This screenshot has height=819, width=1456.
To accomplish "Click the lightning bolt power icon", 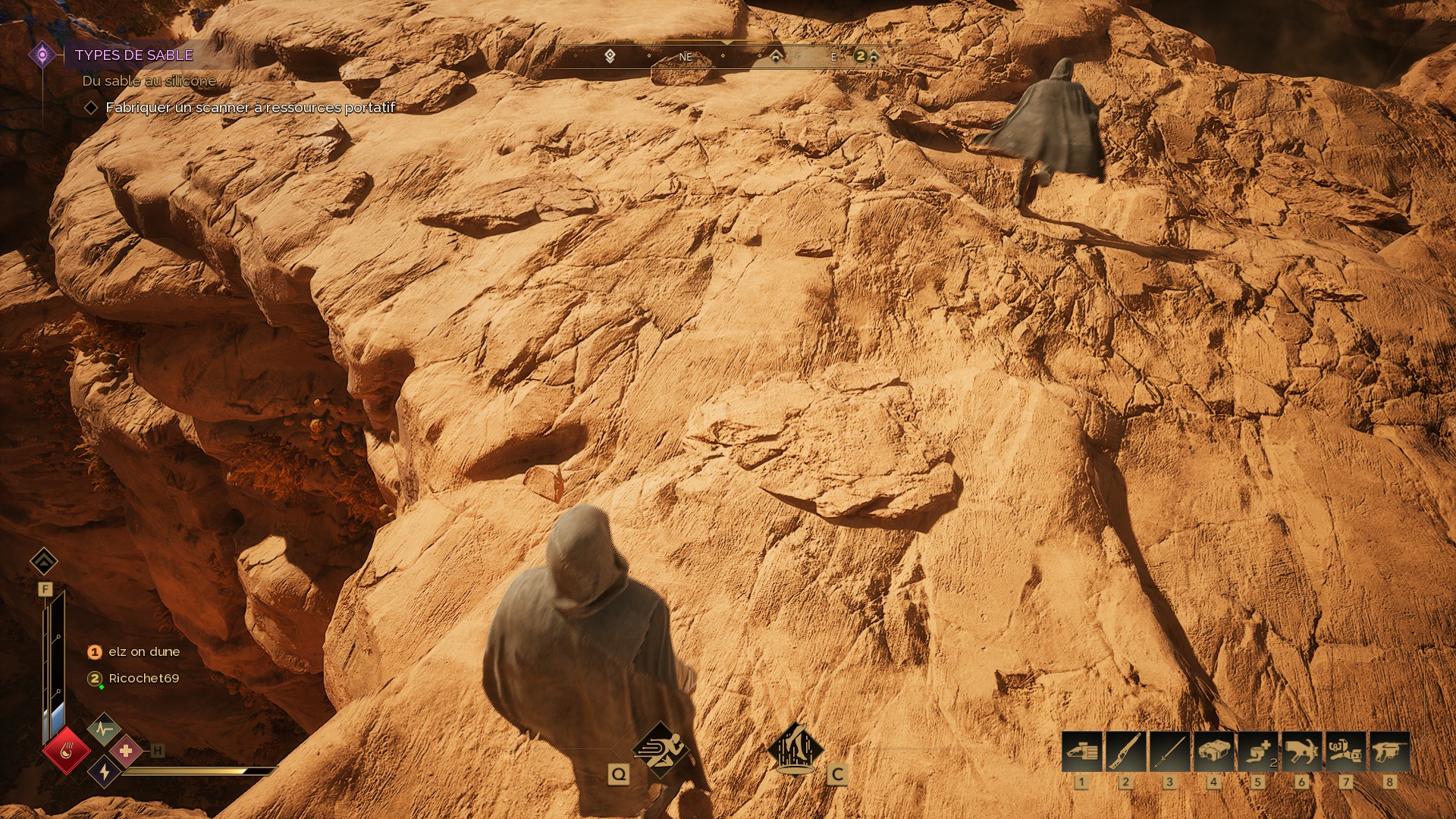I will pos(104,772).
